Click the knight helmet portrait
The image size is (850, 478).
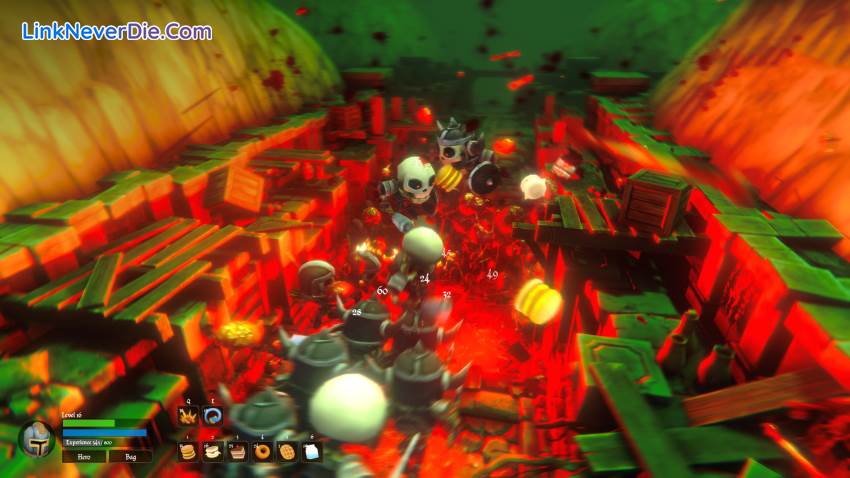[x=37, y=439]
